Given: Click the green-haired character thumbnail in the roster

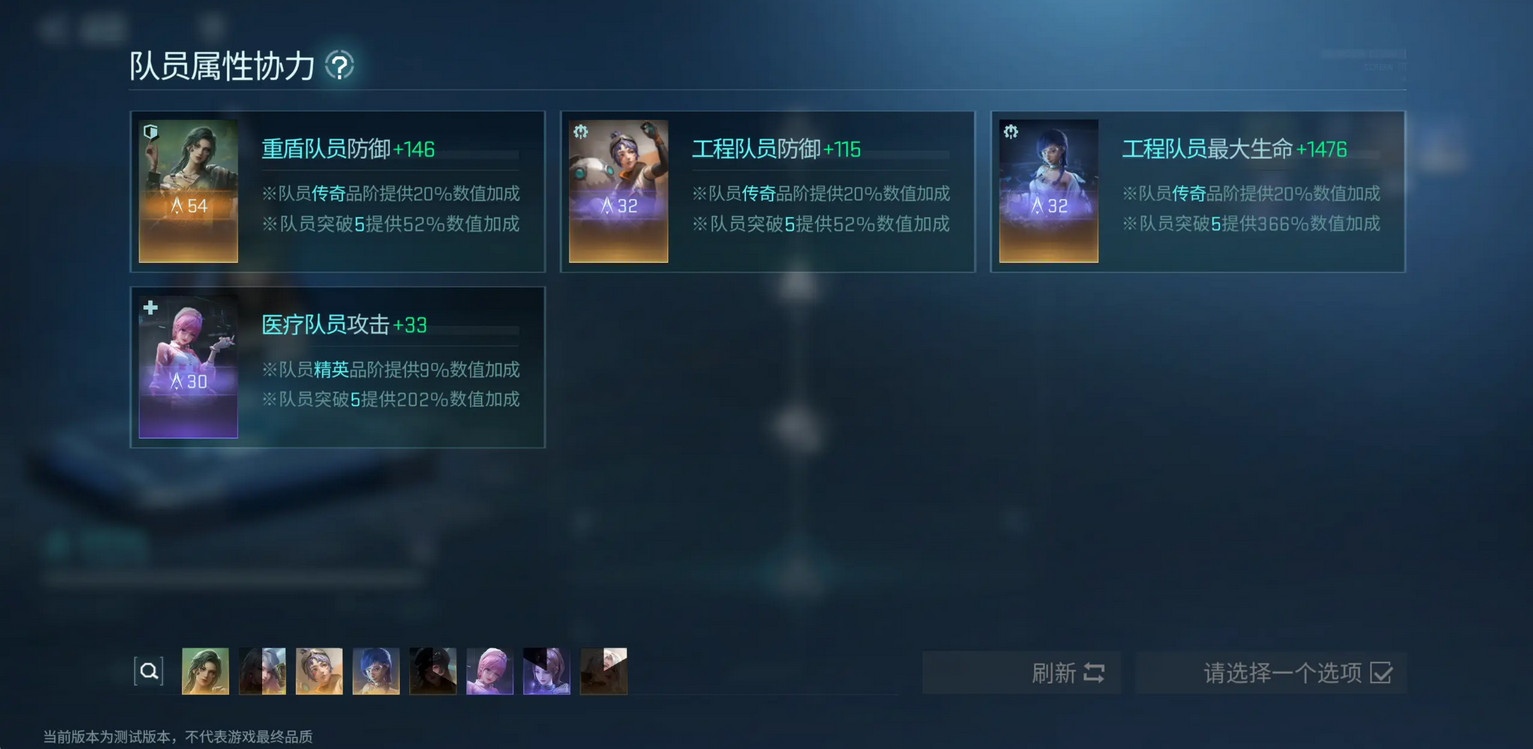Looking at the screenshot, I should pos(205,670).
